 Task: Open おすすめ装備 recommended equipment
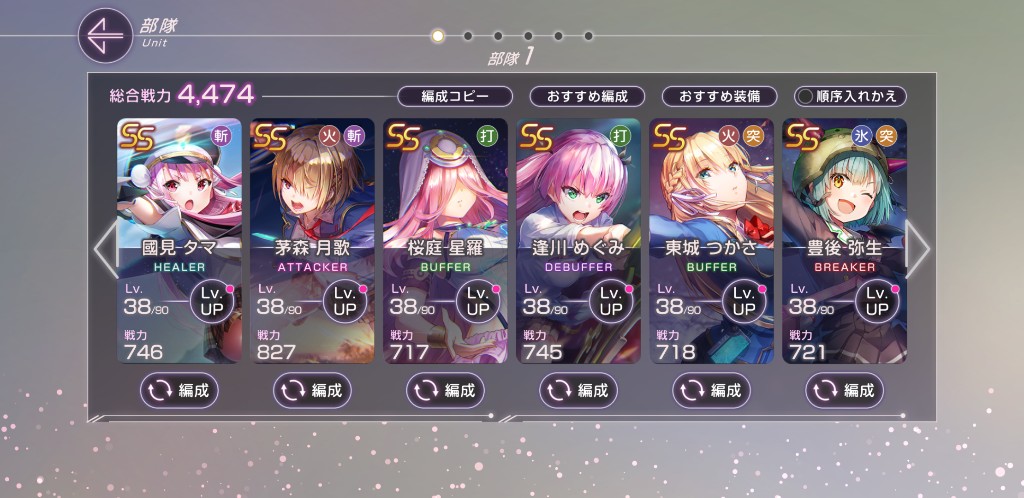[720, 96]
